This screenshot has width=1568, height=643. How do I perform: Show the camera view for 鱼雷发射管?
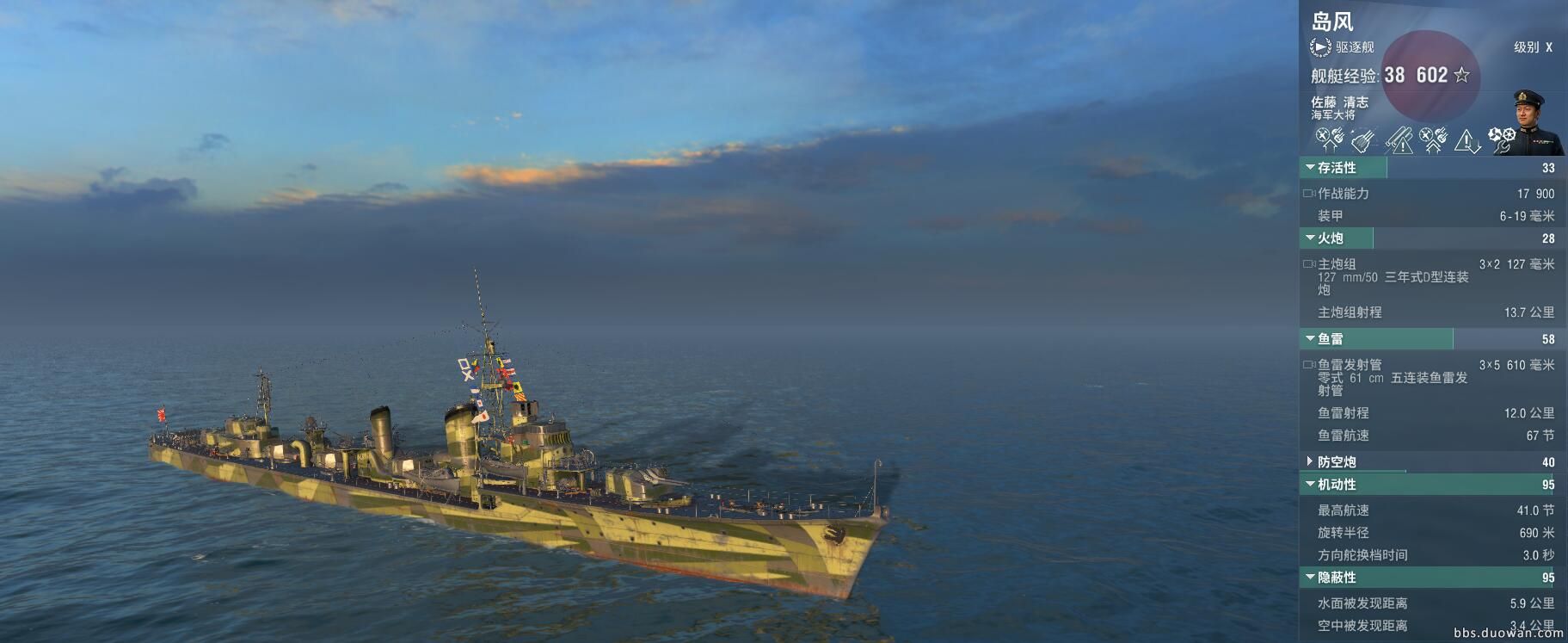point(1309,365)
